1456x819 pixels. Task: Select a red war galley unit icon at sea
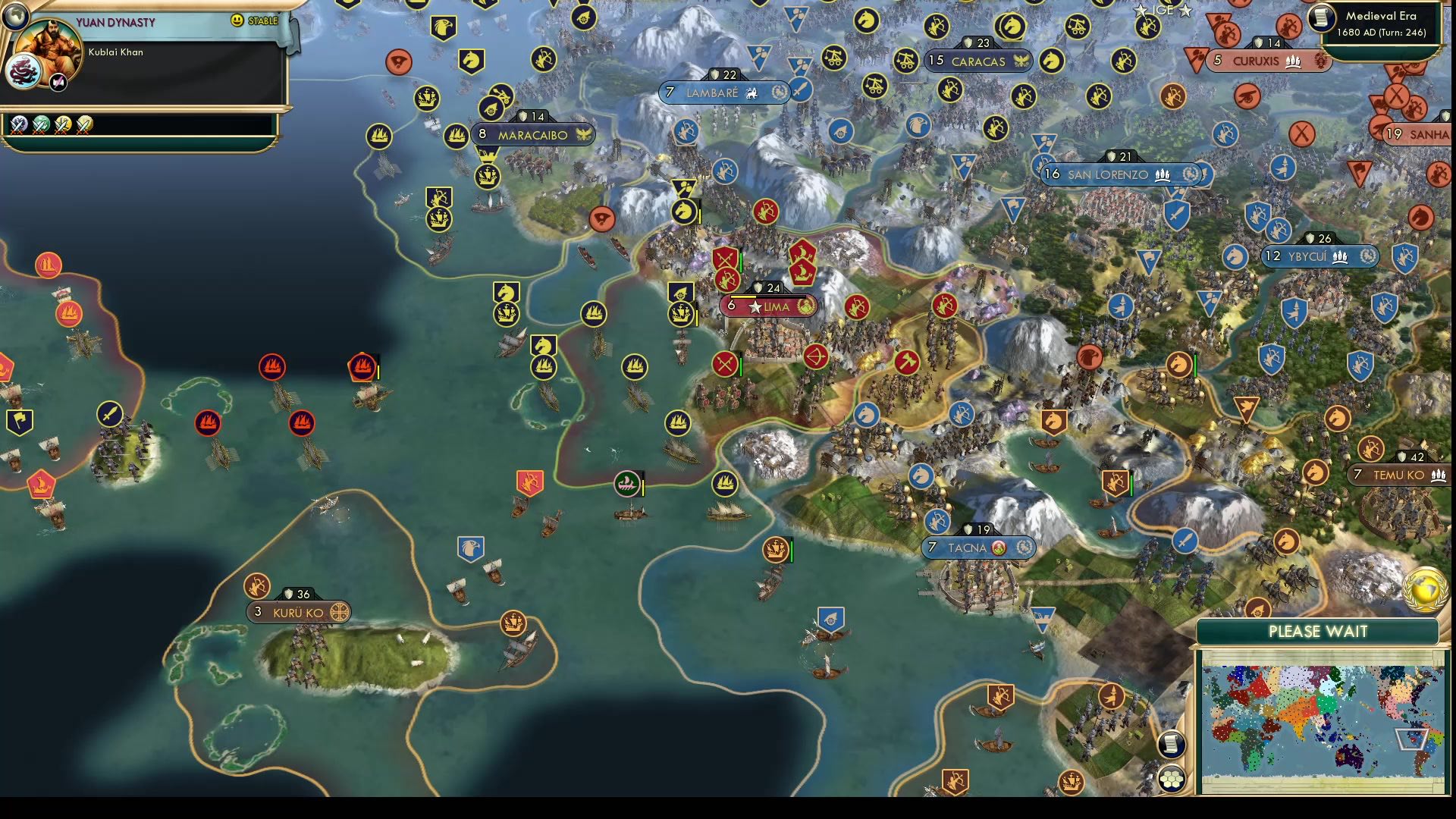coord(273,366)
